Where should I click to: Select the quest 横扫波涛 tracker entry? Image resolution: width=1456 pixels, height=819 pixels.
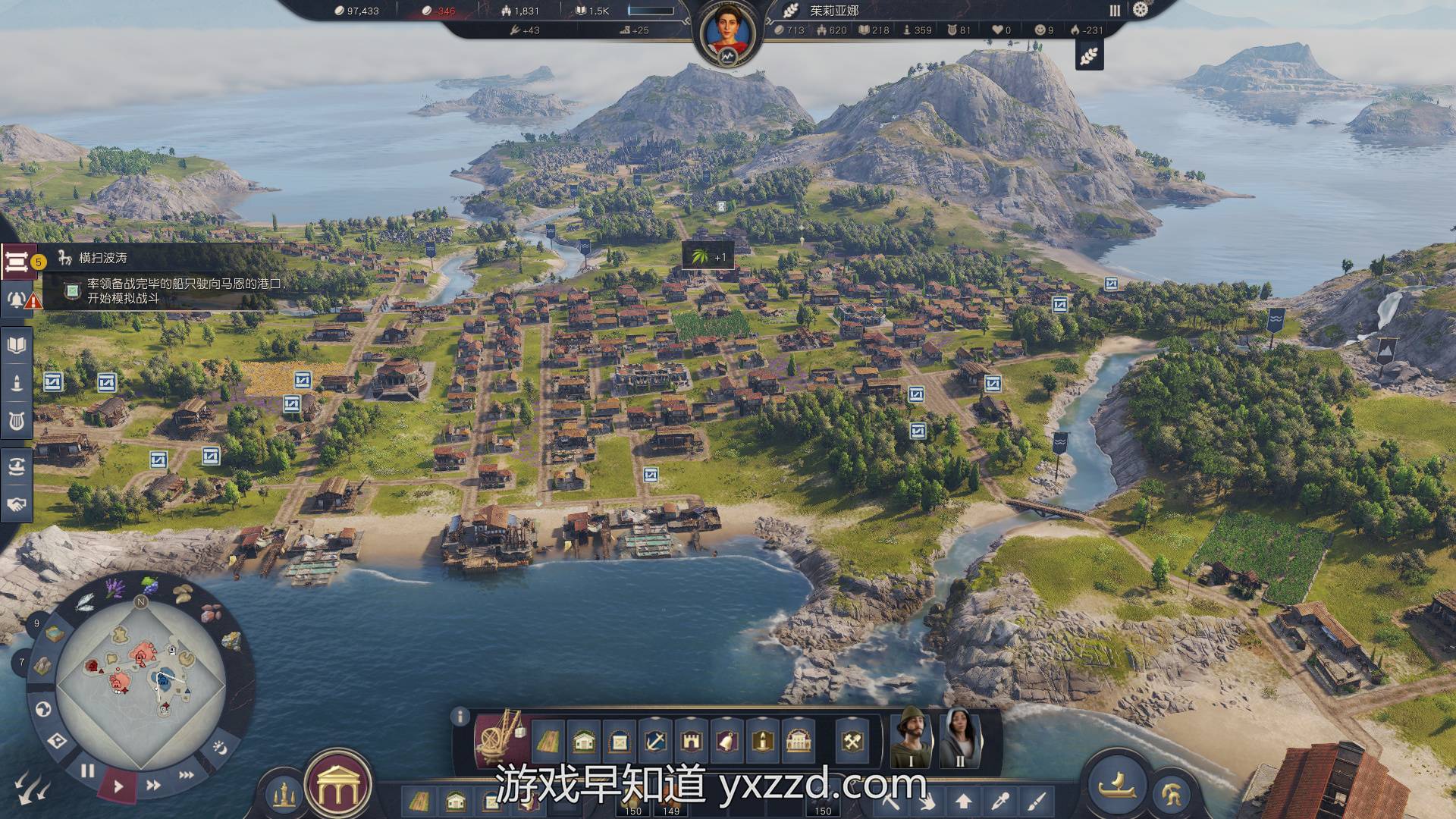pyautogui.click(x=103, y=259)
